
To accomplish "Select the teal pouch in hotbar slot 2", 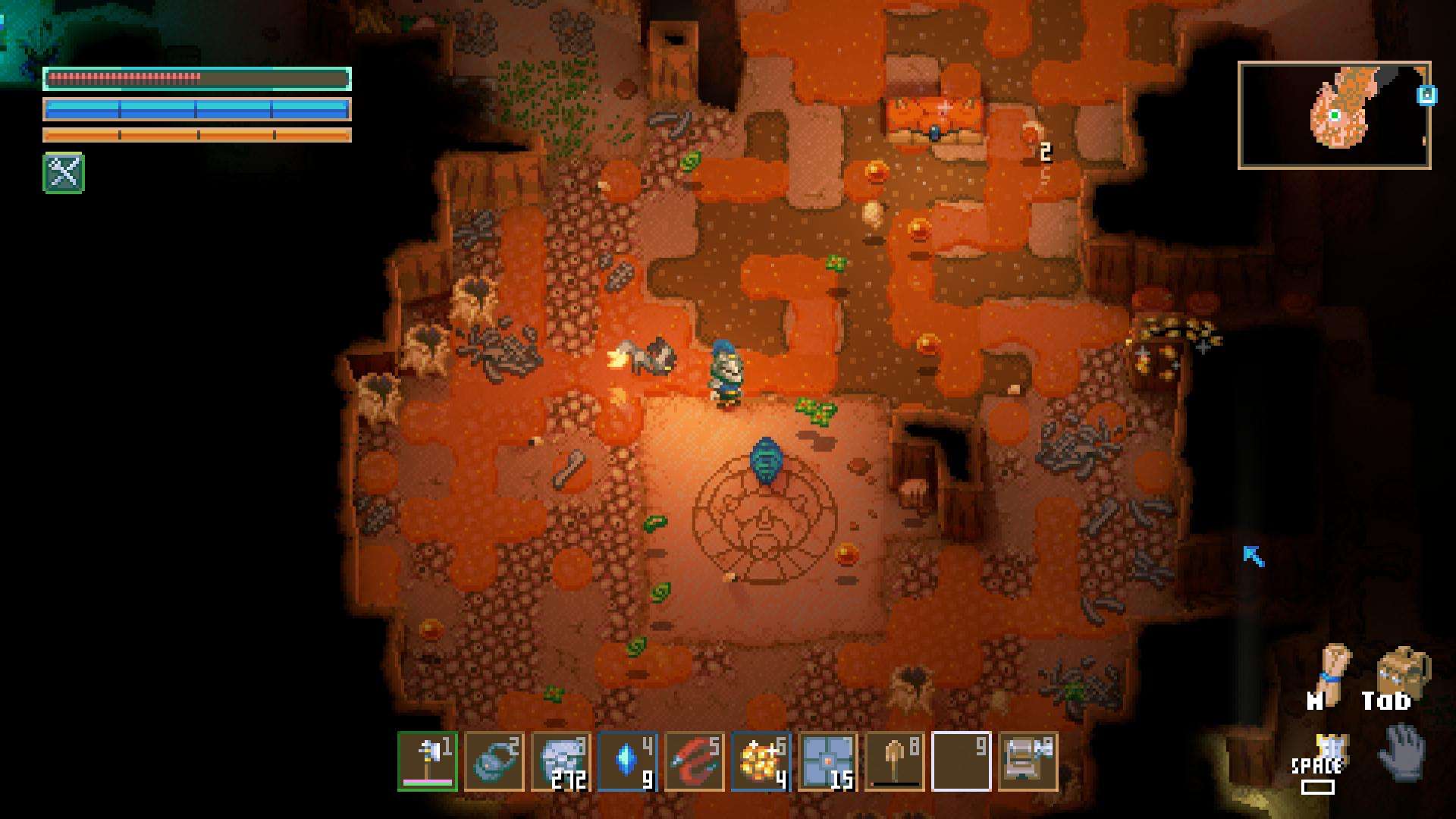I will click(494, 761).
